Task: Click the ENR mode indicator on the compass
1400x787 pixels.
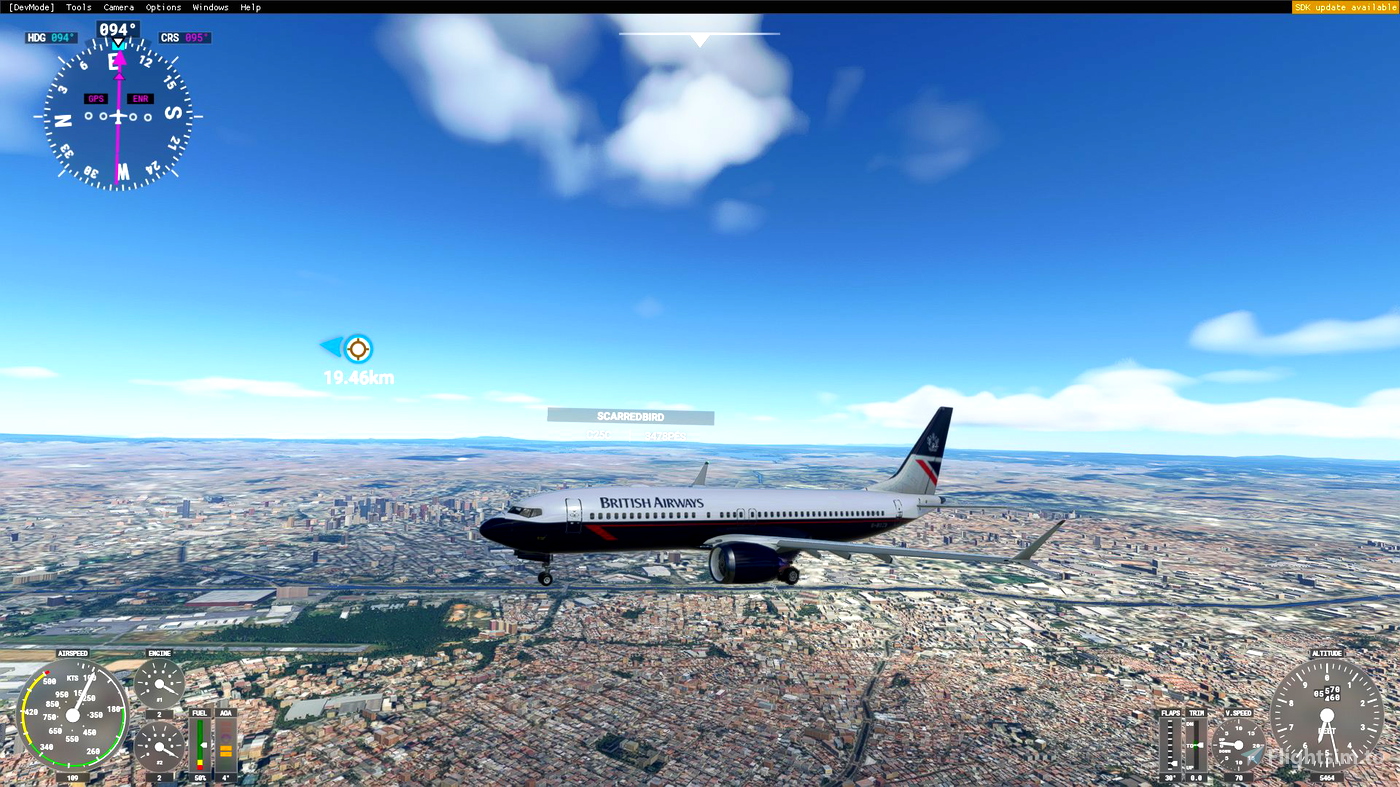Action: pyautogui.click(x=139, y=97)
